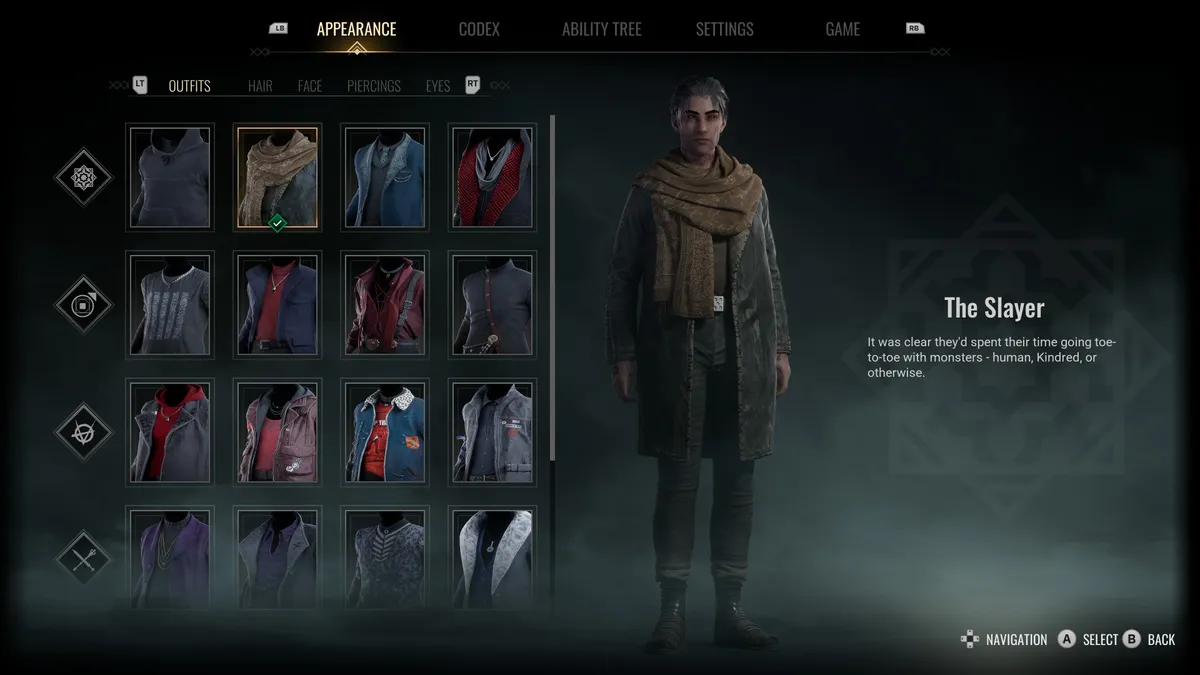Pick the red-lined jacket with grey scarf

tap(492, 177)
